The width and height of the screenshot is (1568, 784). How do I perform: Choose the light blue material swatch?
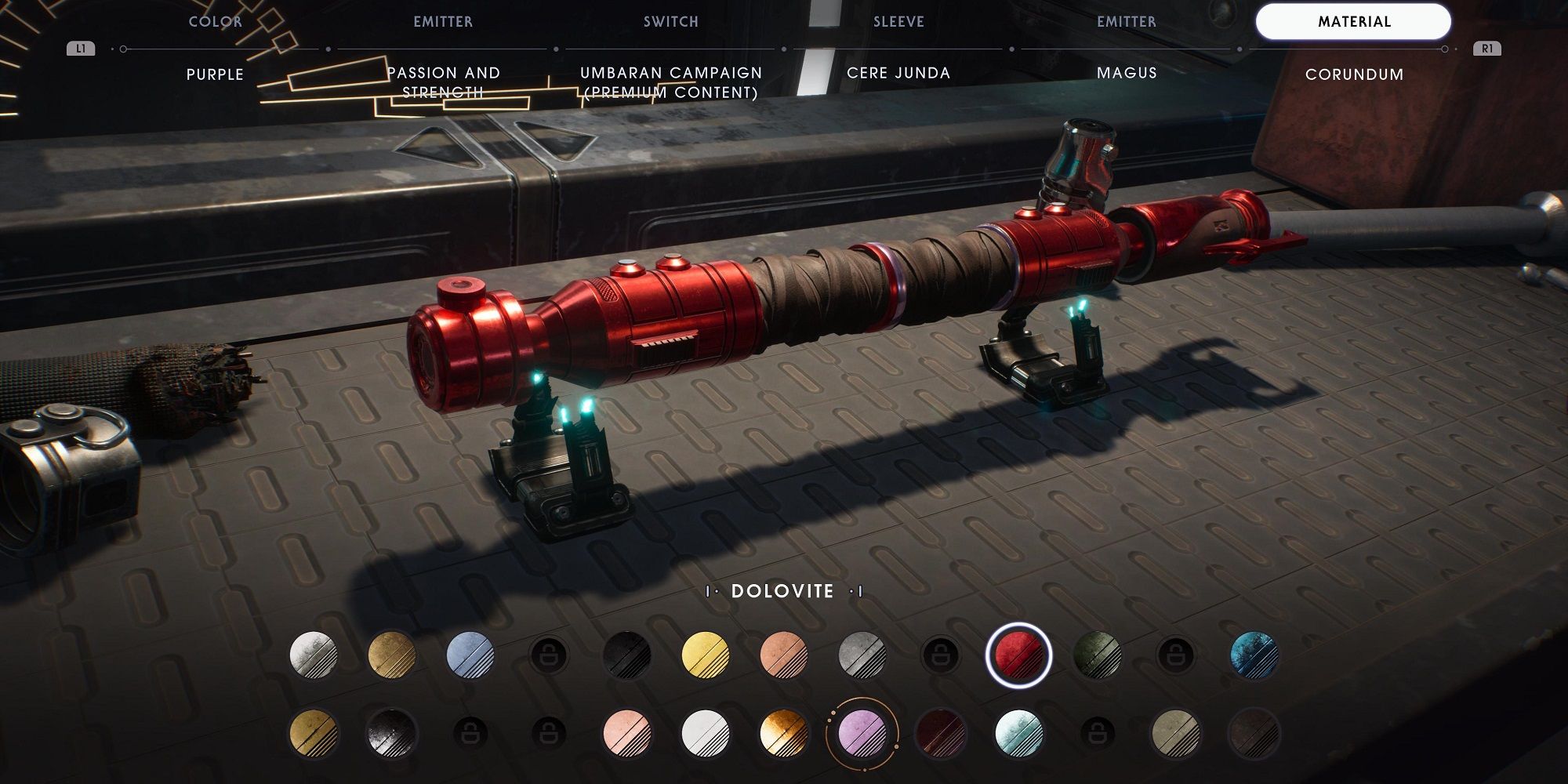tap(470, 655)
